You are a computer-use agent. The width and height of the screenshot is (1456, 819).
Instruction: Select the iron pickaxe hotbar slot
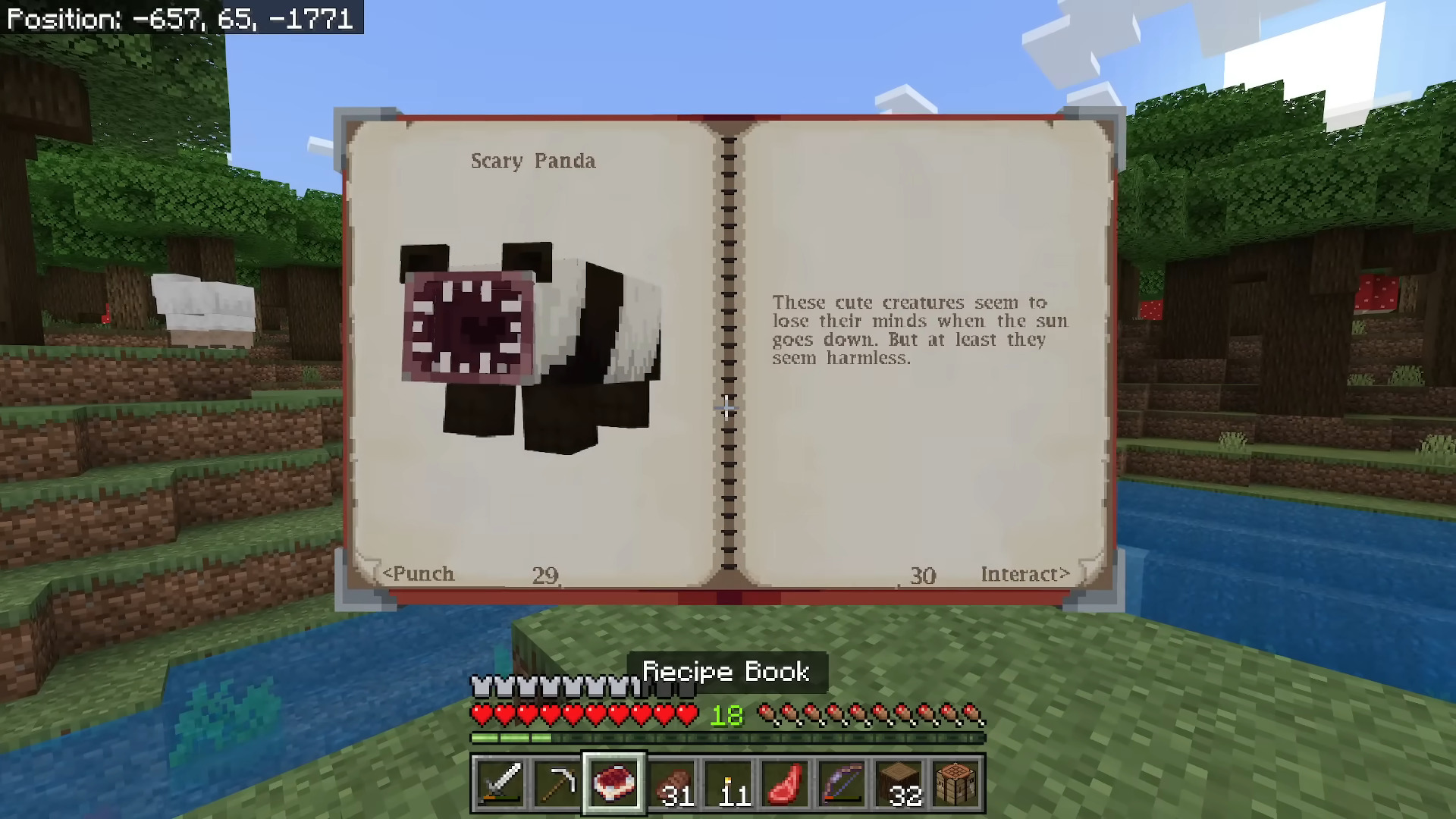click(557, 783)
